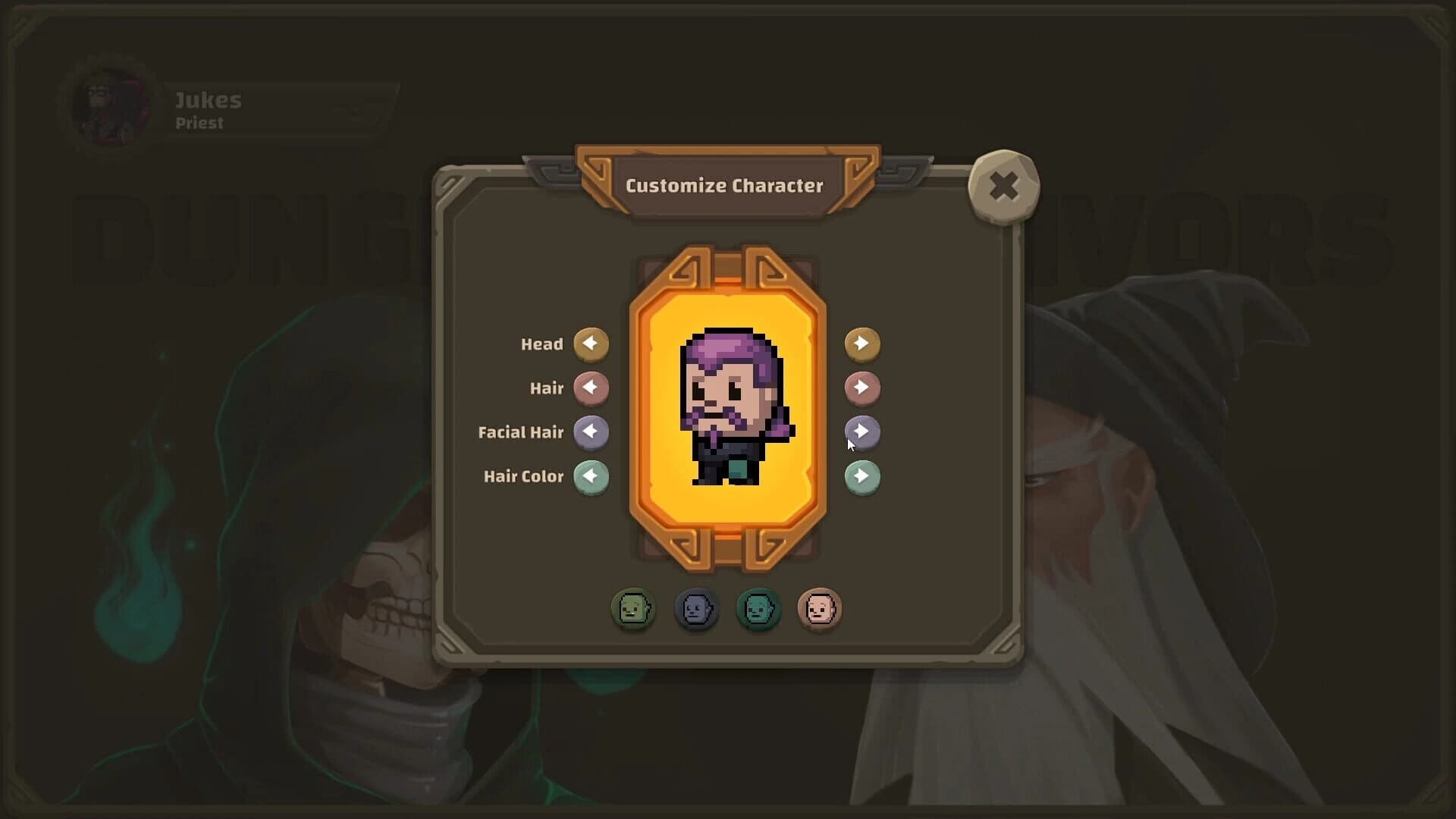Select the teal skin tone face
Screen dimensions: 1456x819
tap(758, 609)
